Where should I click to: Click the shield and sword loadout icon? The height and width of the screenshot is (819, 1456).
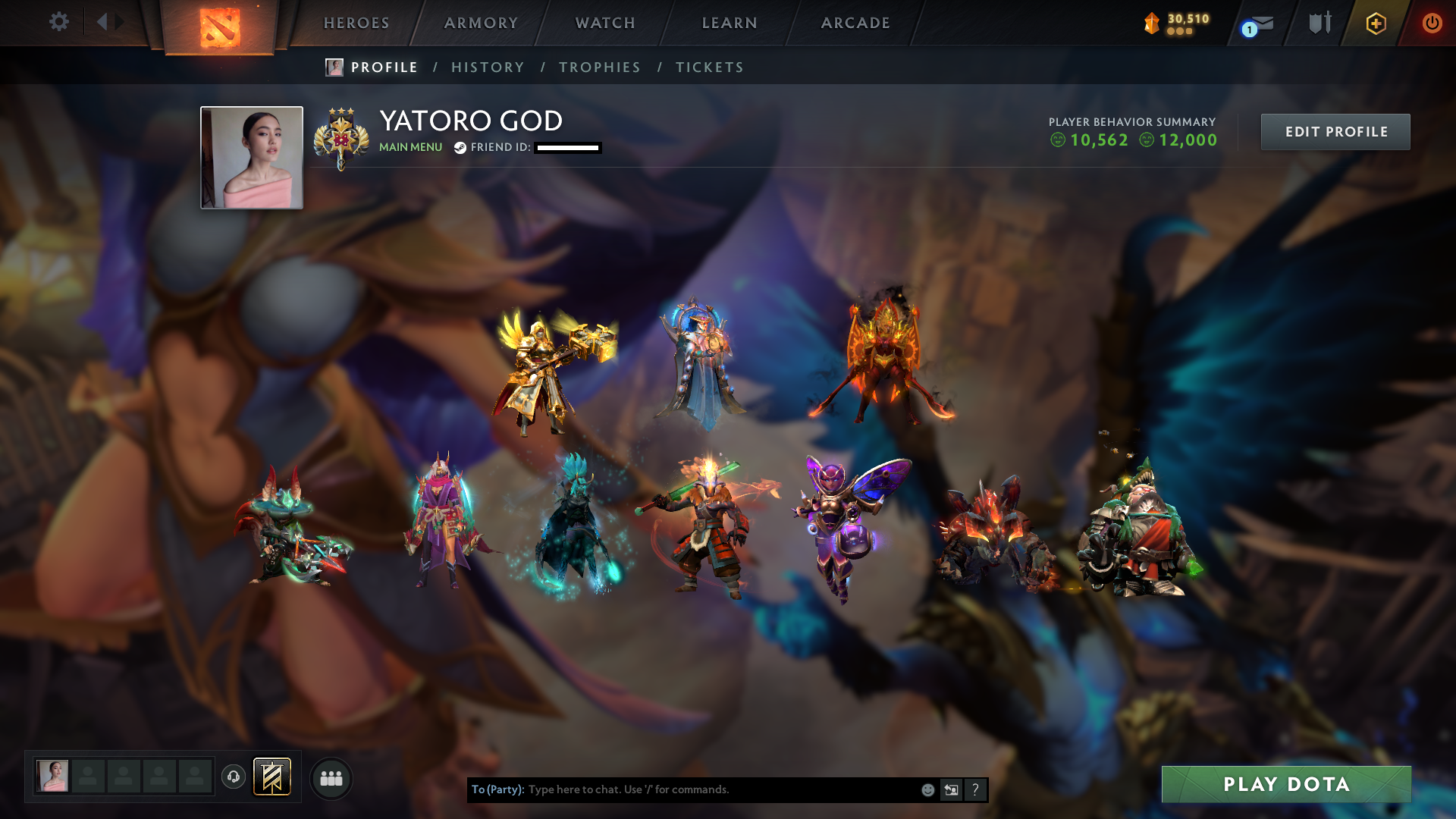point(1319,24)
